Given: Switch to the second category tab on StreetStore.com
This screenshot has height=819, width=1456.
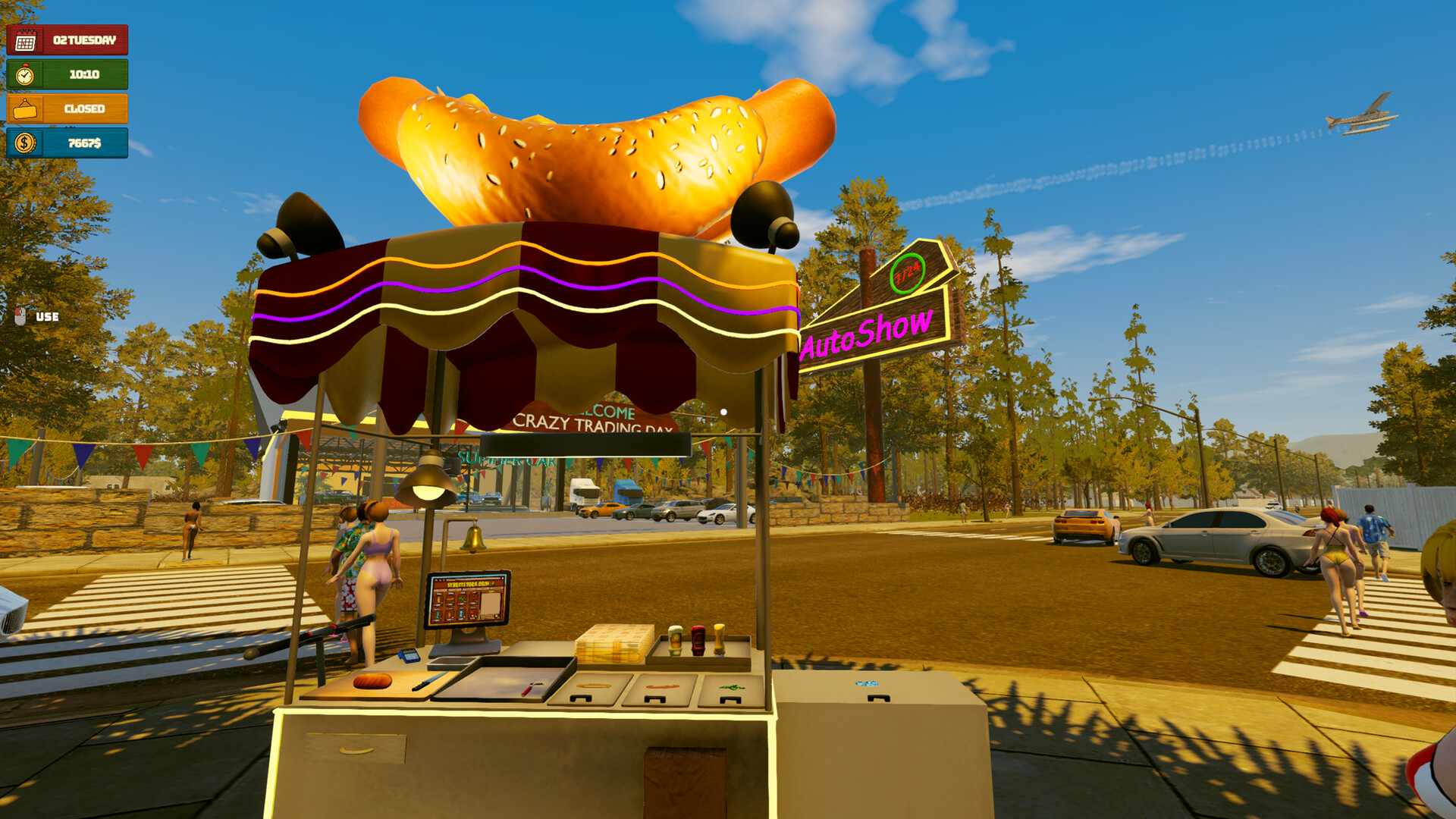Looking at the screenshot, I should point(455,589).
